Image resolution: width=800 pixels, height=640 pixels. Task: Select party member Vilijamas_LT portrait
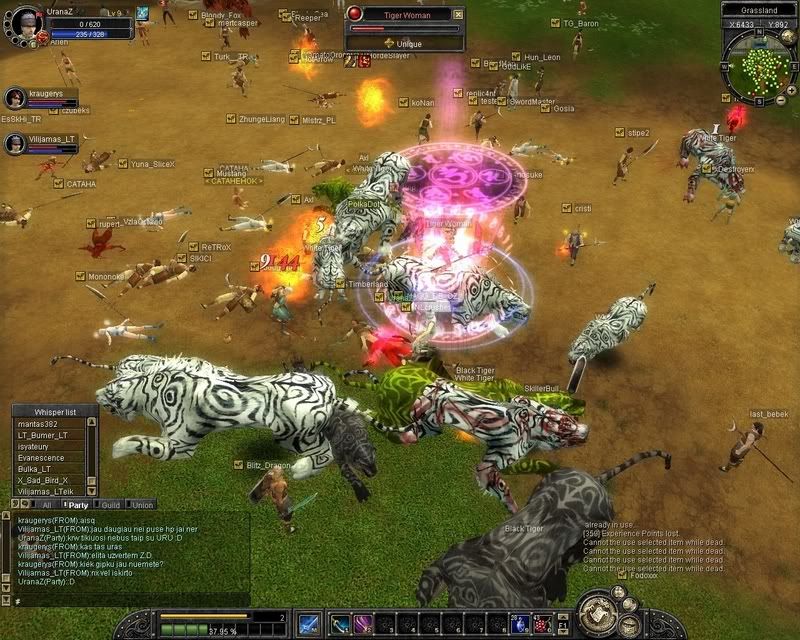[15, 144]
